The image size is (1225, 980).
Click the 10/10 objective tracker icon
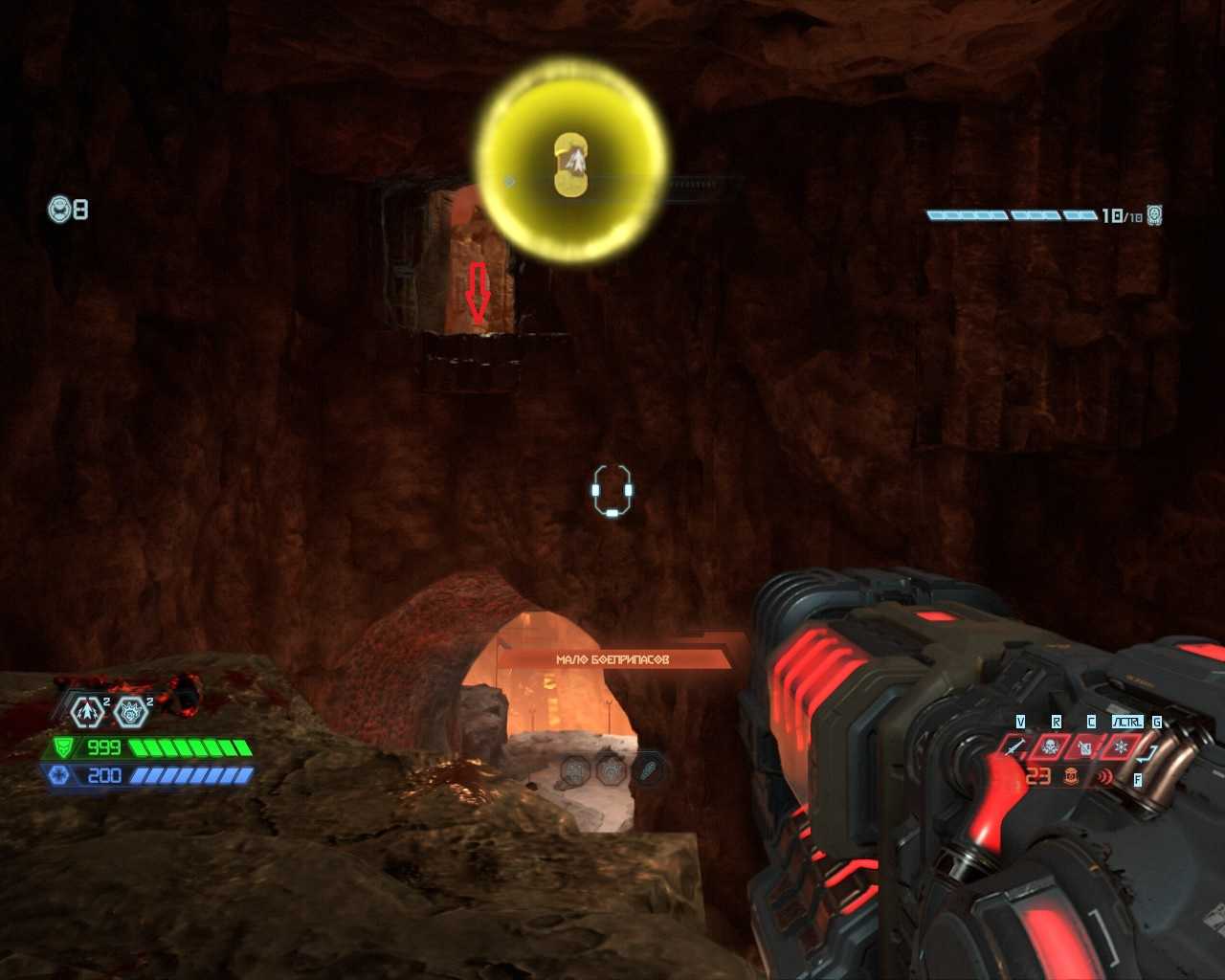(x=1154, y=214)
